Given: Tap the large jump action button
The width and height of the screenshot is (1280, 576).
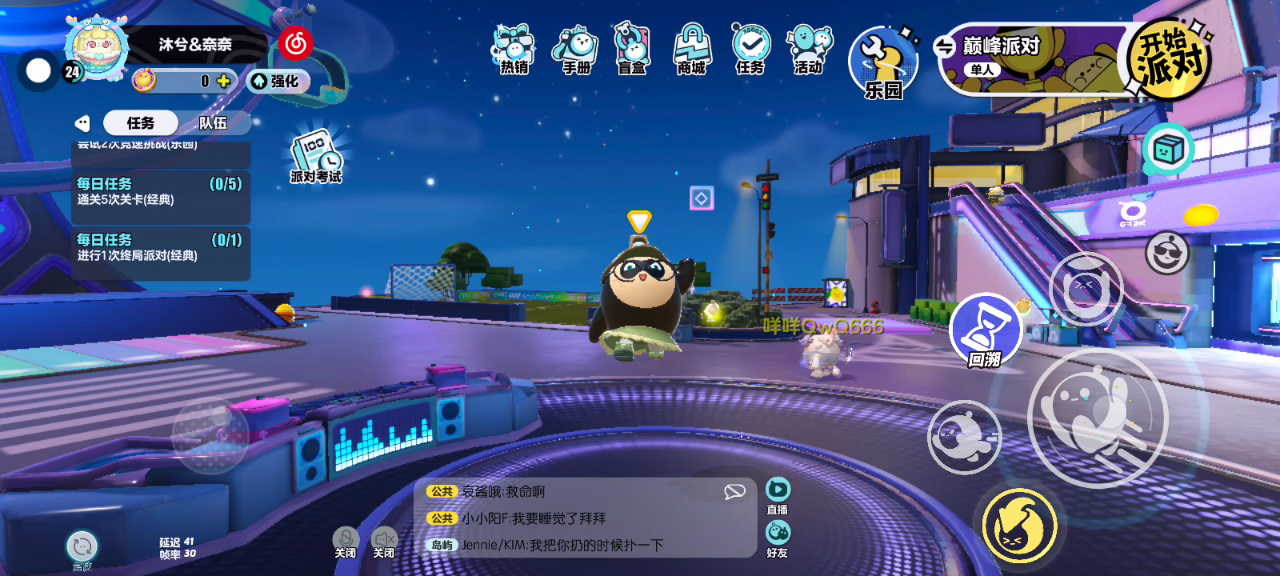Looking at the screenshot, I should coord(1097,417).
